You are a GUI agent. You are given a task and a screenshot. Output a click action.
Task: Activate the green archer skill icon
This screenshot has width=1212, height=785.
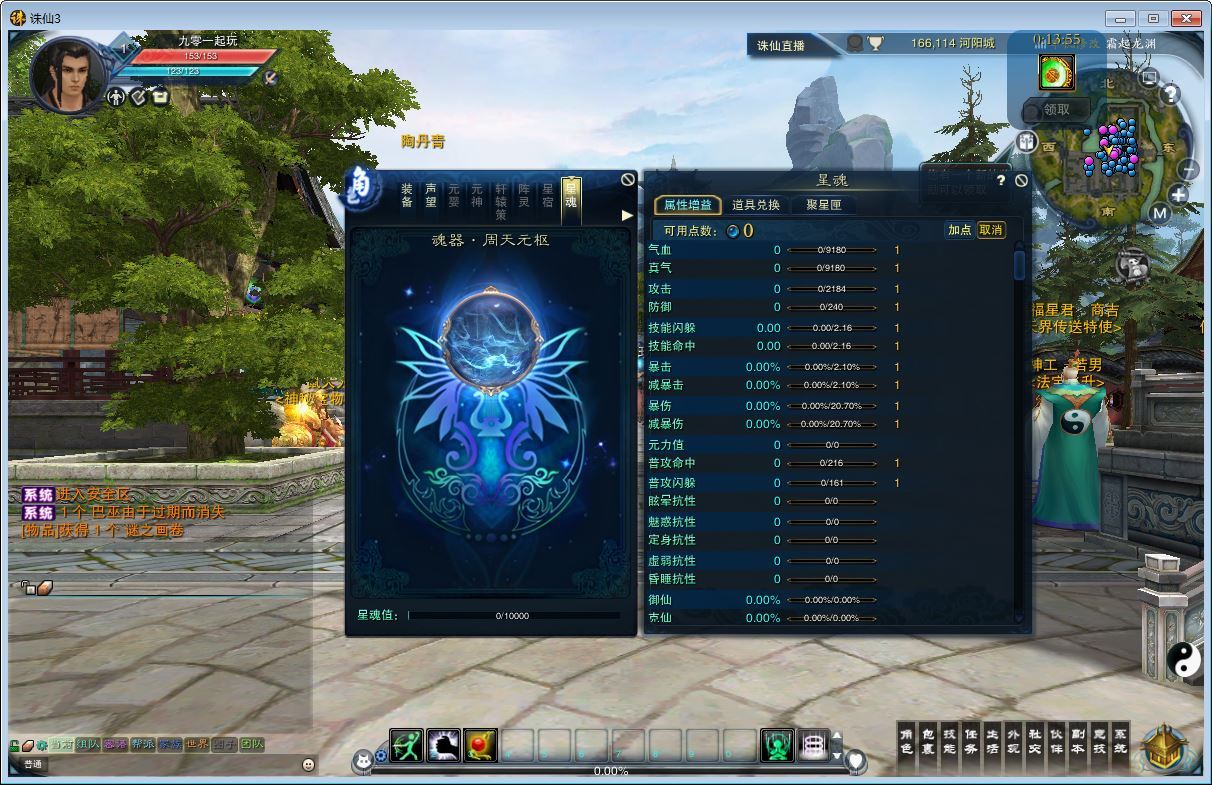406,745
